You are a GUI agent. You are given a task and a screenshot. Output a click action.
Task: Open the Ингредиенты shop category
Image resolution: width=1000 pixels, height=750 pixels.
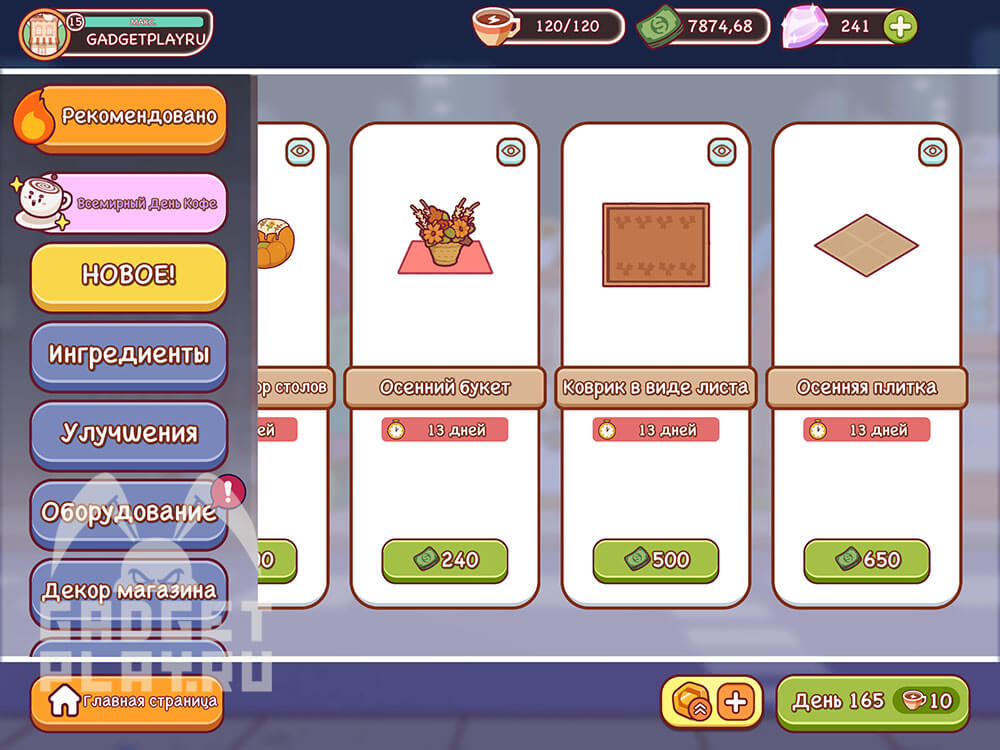128,354
